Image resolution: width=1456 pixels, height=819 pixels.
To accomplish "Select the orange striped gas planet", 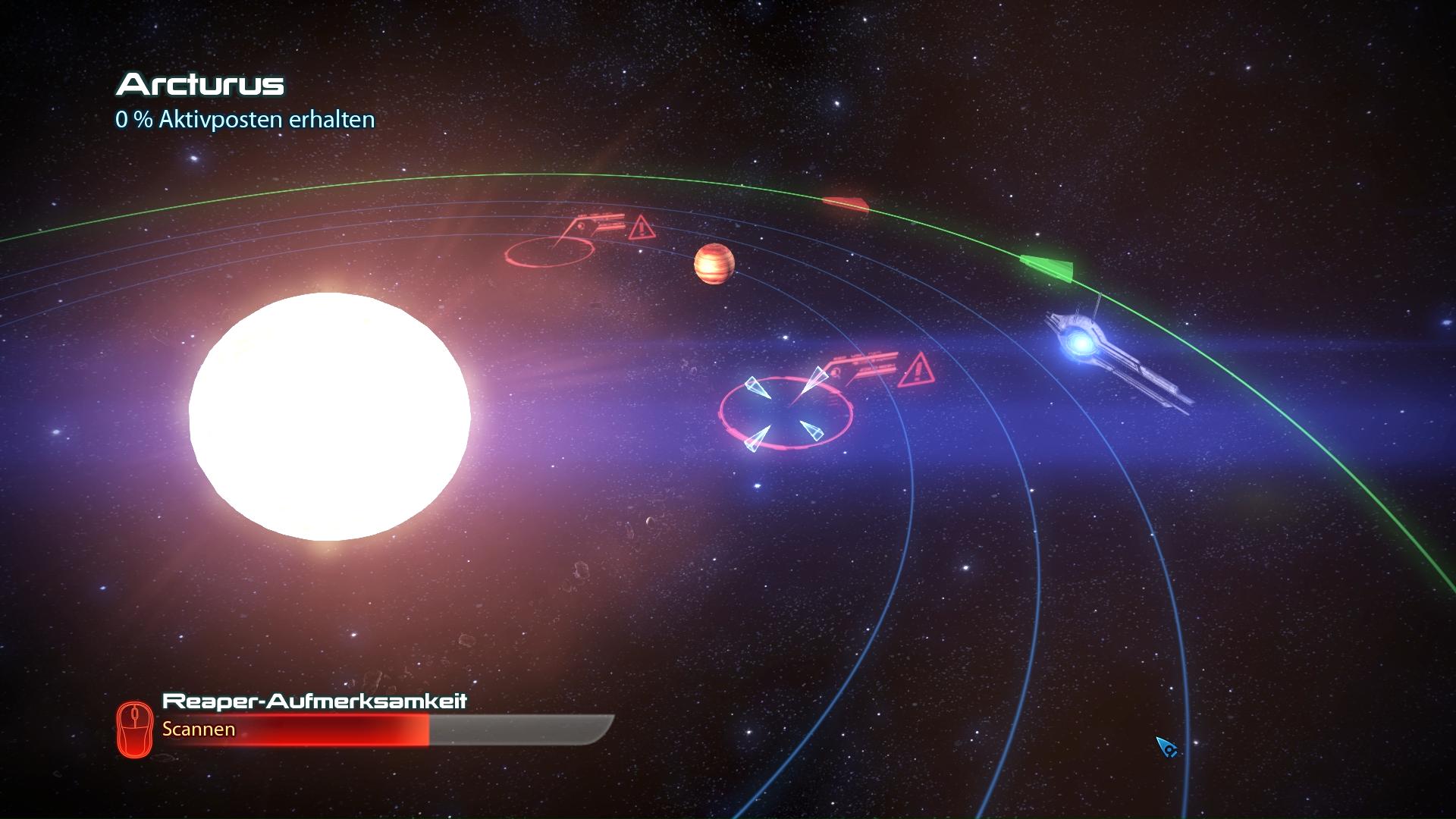I will click(x=714, y=264).
